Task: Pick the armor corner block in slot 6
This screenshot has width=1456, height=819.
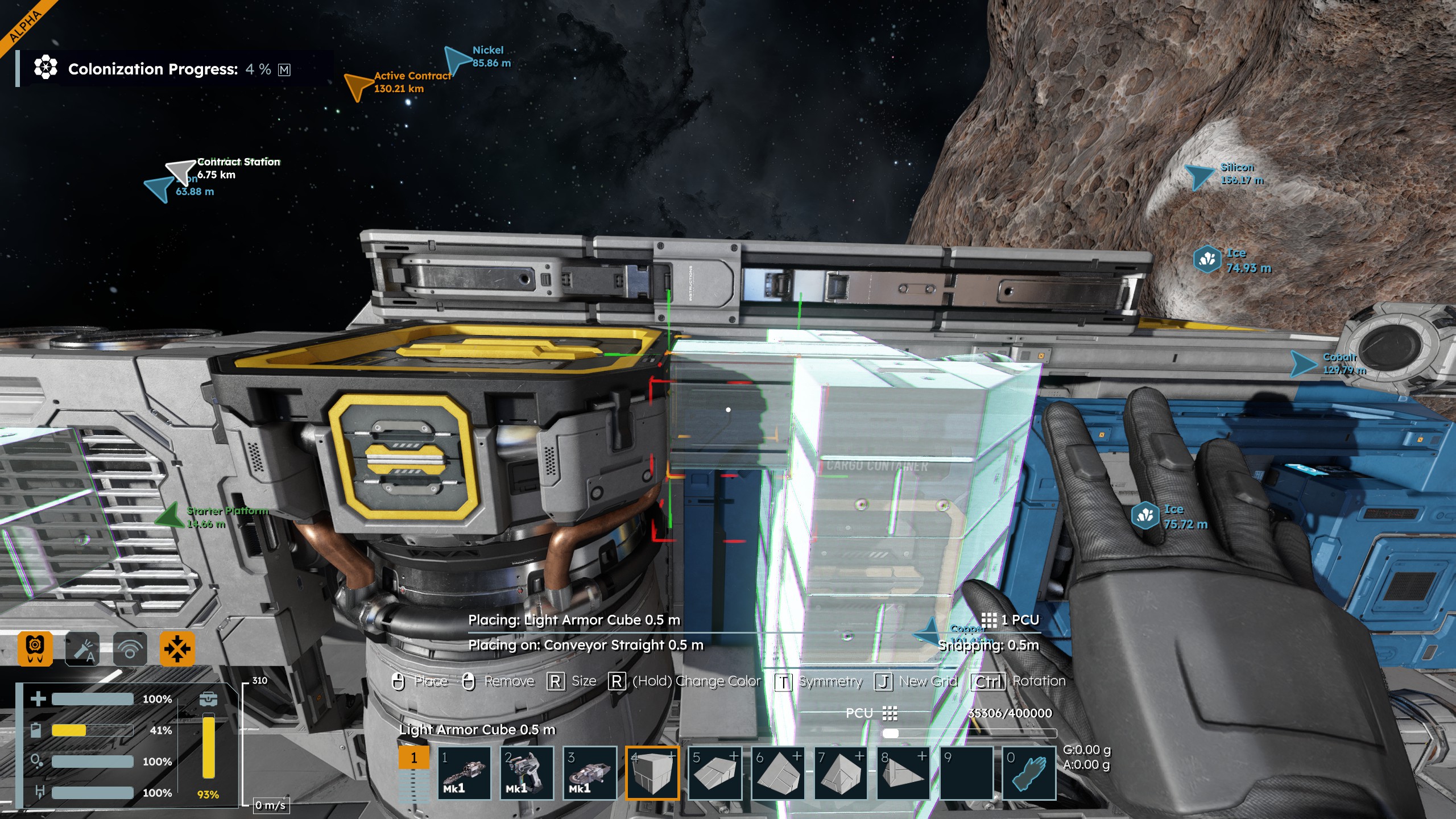Action: click(777, 773)
